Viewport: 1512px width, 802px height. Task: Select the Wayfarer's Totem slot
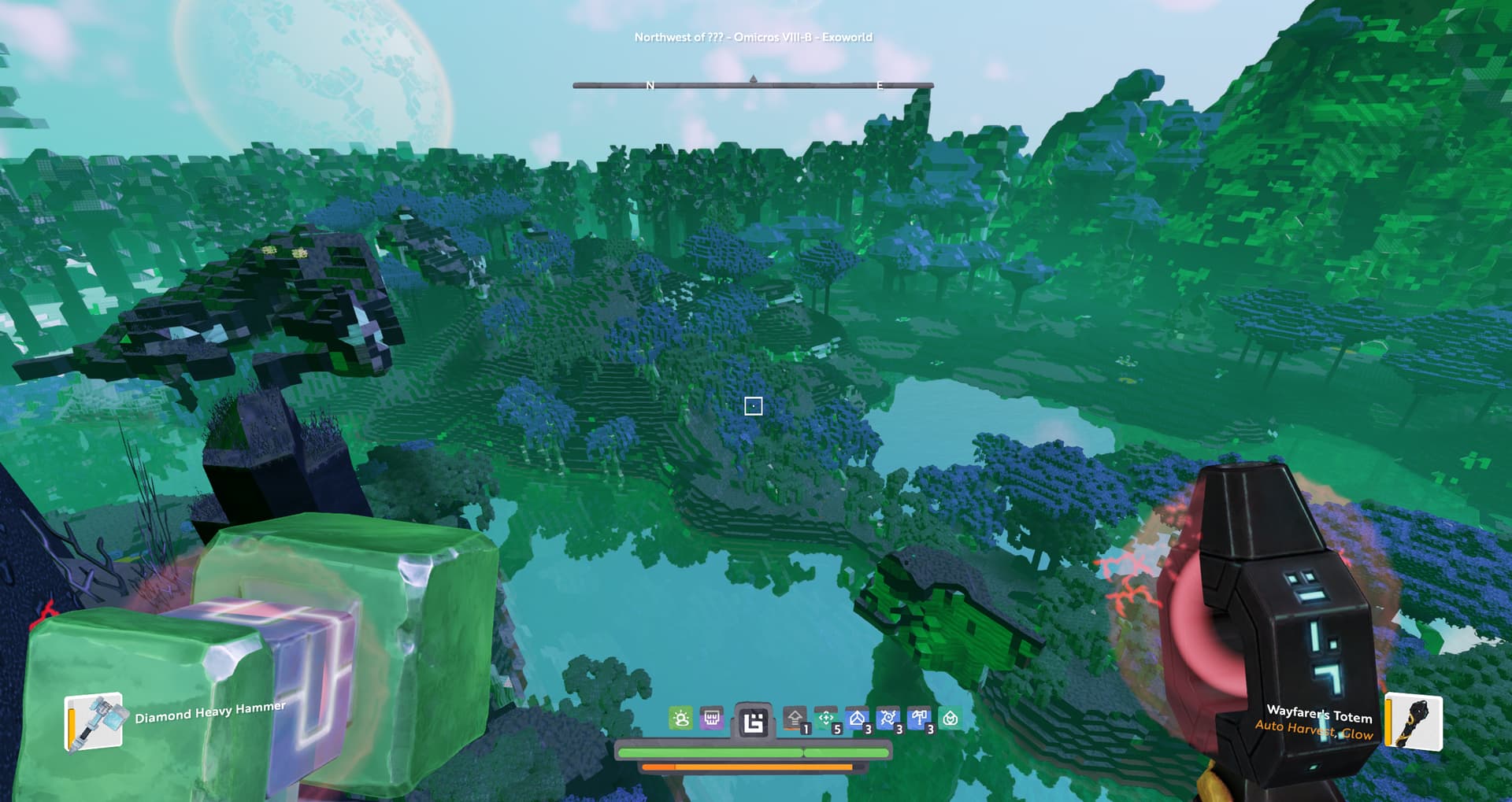click(1414, 722)
